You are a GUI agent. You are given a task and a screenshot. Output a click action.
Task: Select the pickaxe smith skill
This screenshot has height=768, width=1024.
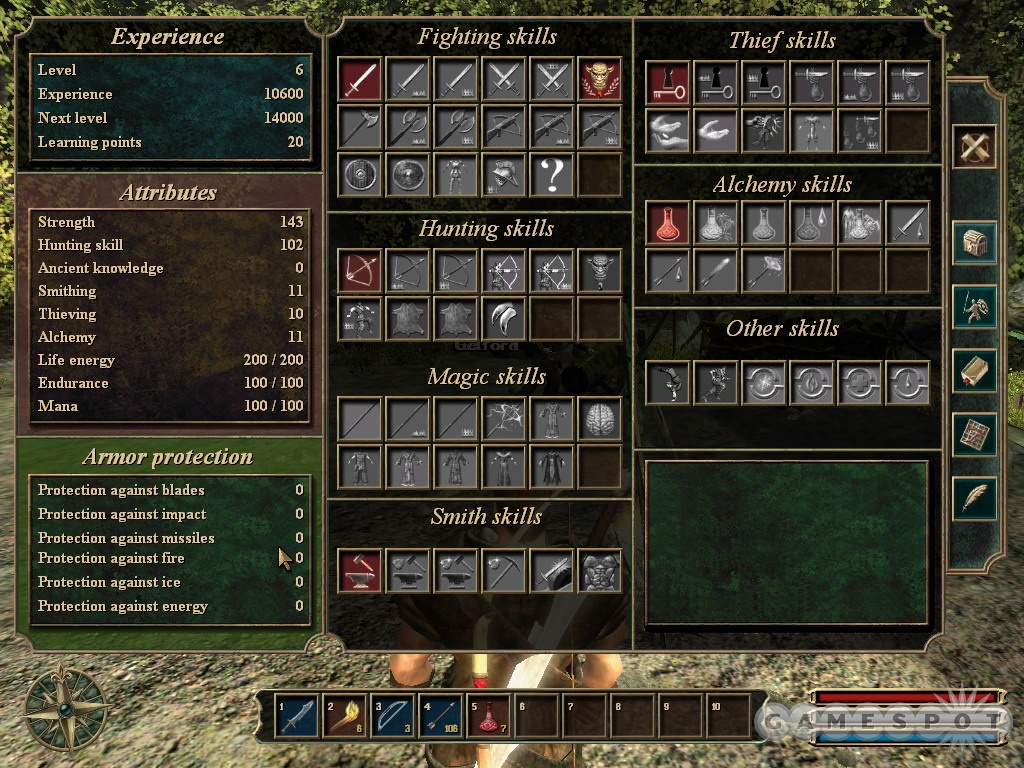point(504,571)
